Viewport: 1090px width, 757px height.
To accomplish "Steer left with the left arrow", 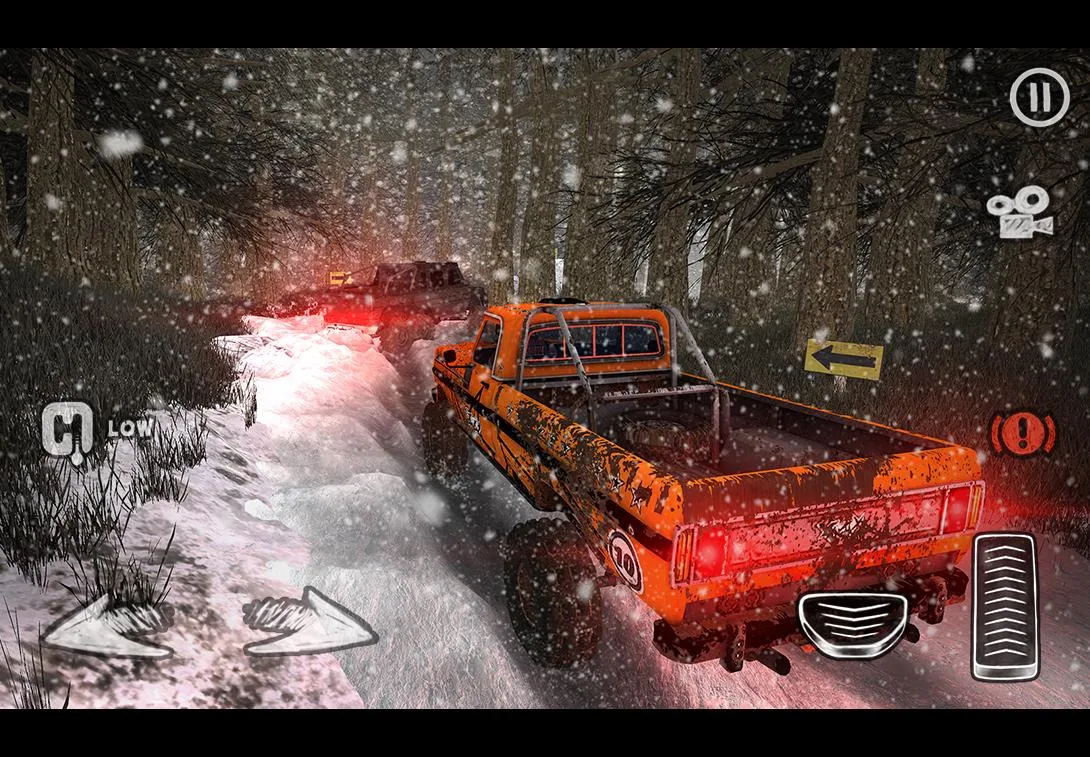I will (x=109, y=623).
